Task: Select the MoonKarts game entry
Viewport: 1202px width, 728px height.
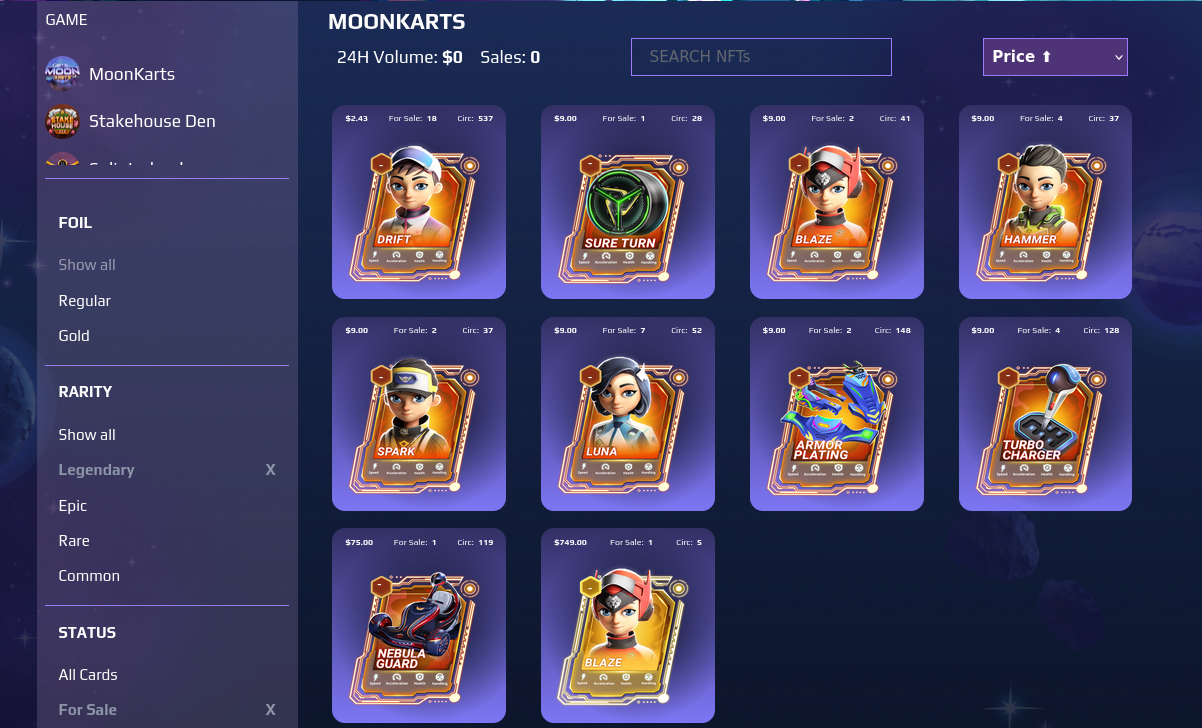Action: point(131,74)
